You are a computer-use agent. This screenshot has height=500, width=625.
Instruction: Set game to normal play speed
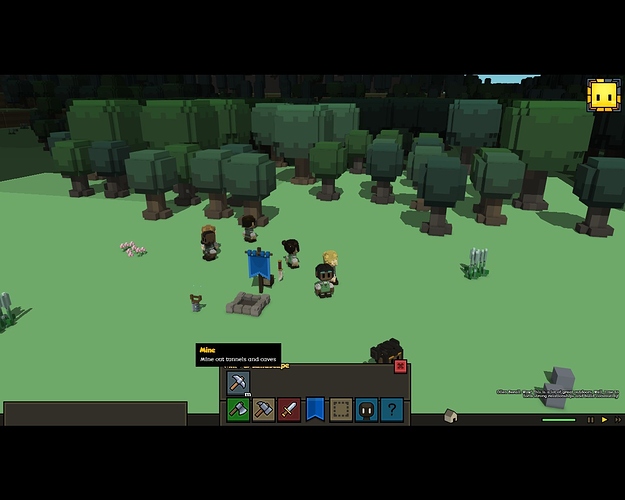604,420
